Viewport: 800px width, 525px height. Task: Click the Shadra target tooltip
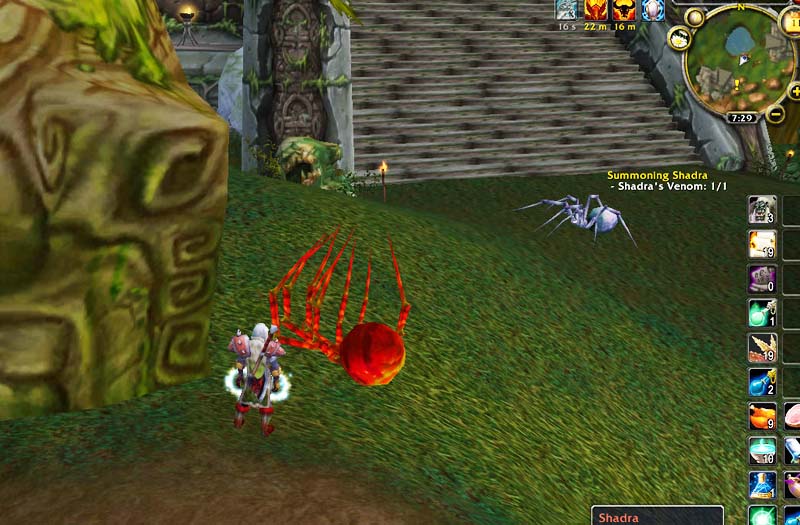[656, 516]
